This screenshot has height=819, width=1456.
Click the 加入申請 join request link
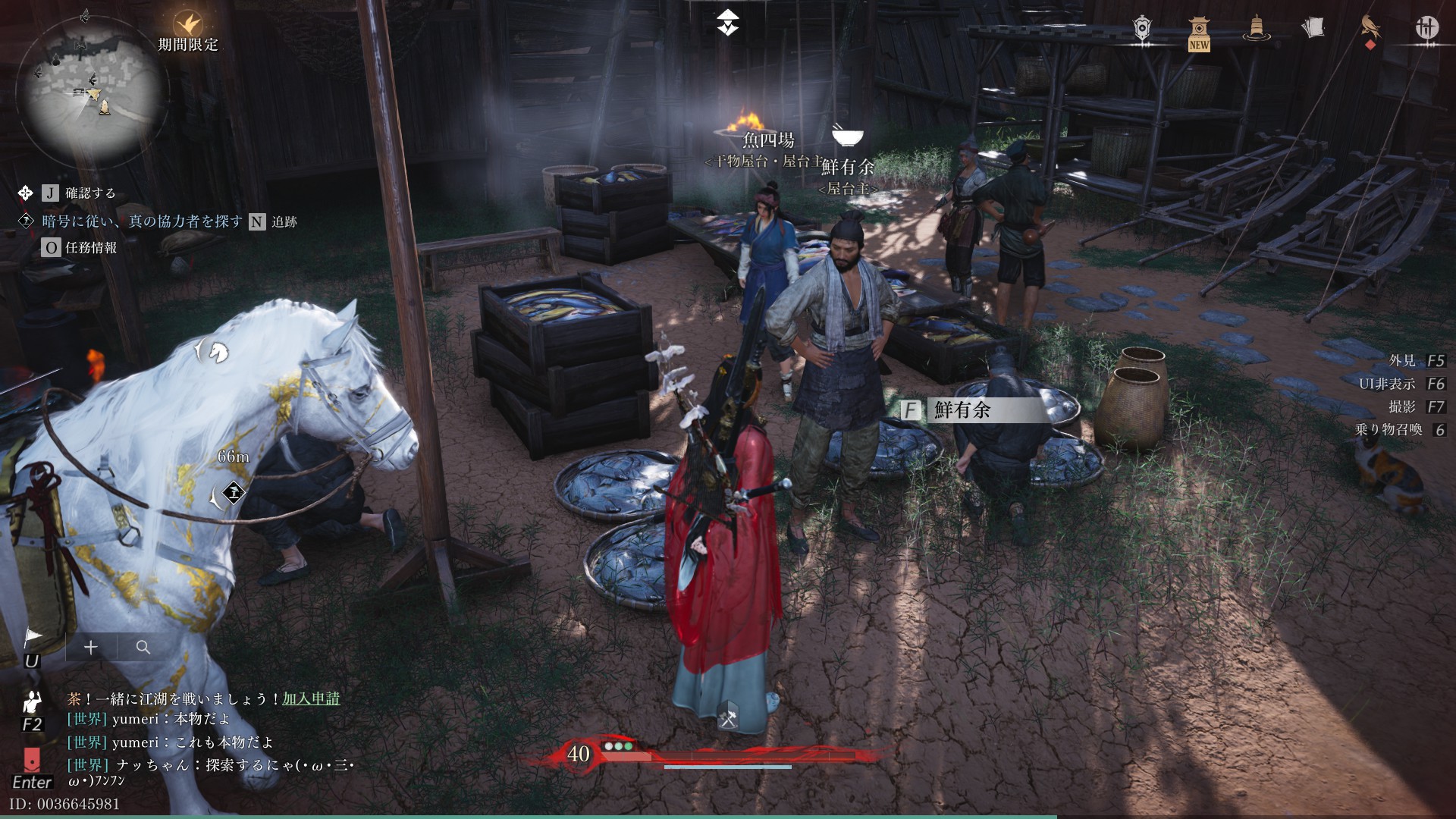pos(311,698)
